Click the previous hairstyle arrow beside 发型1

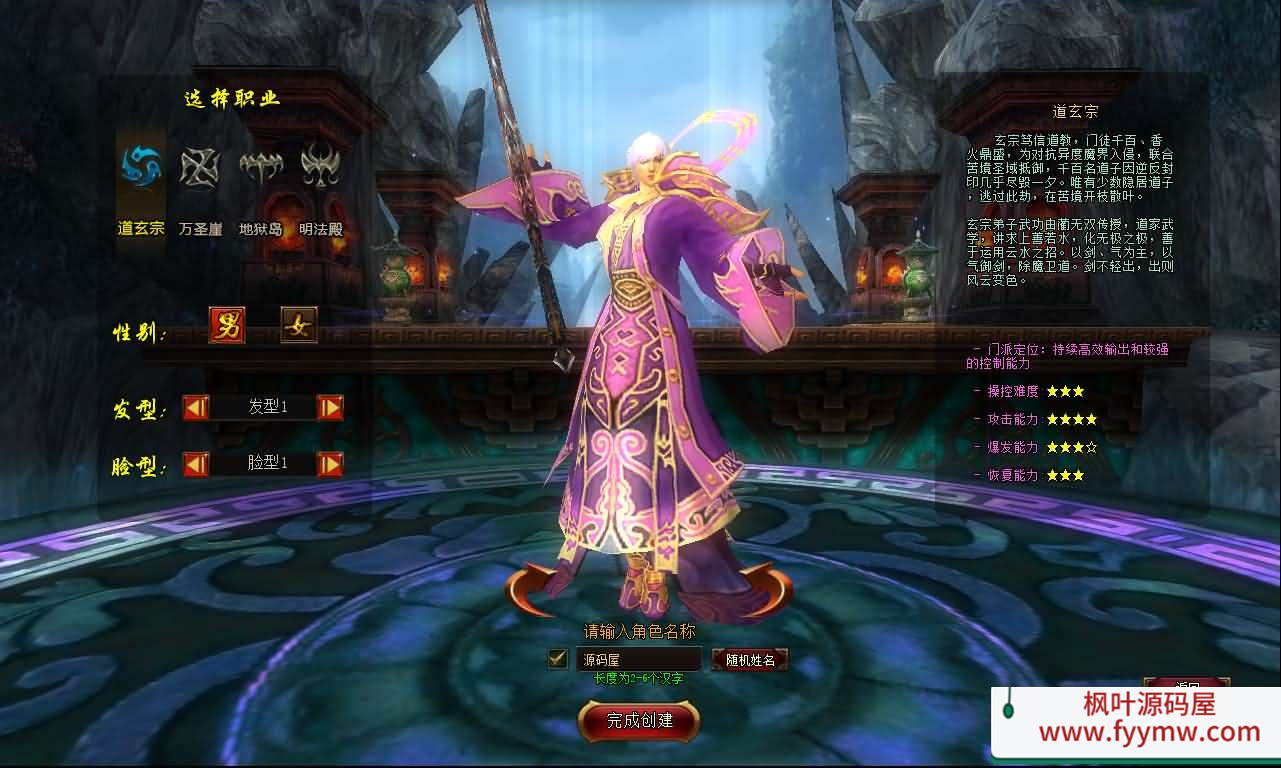[x=196, y=407]
